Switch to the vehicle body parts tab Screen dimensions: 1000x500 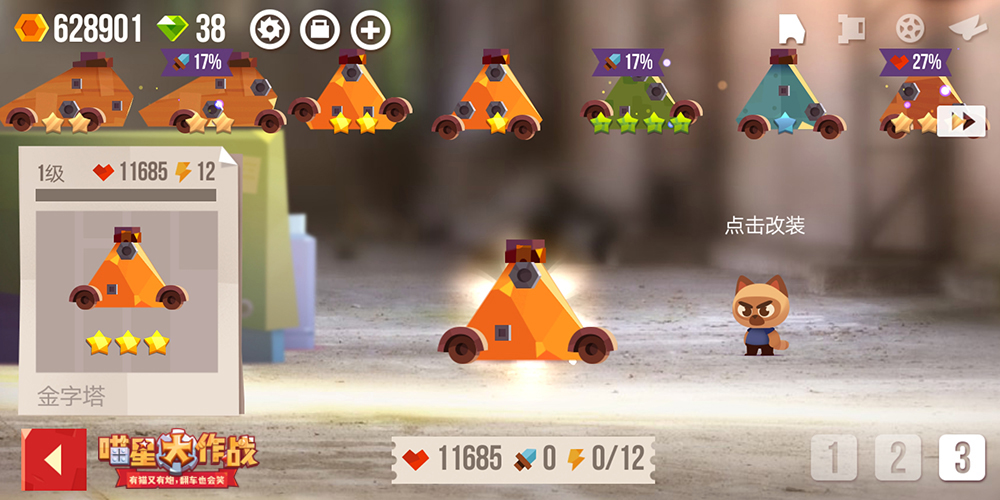coord(793,28)
